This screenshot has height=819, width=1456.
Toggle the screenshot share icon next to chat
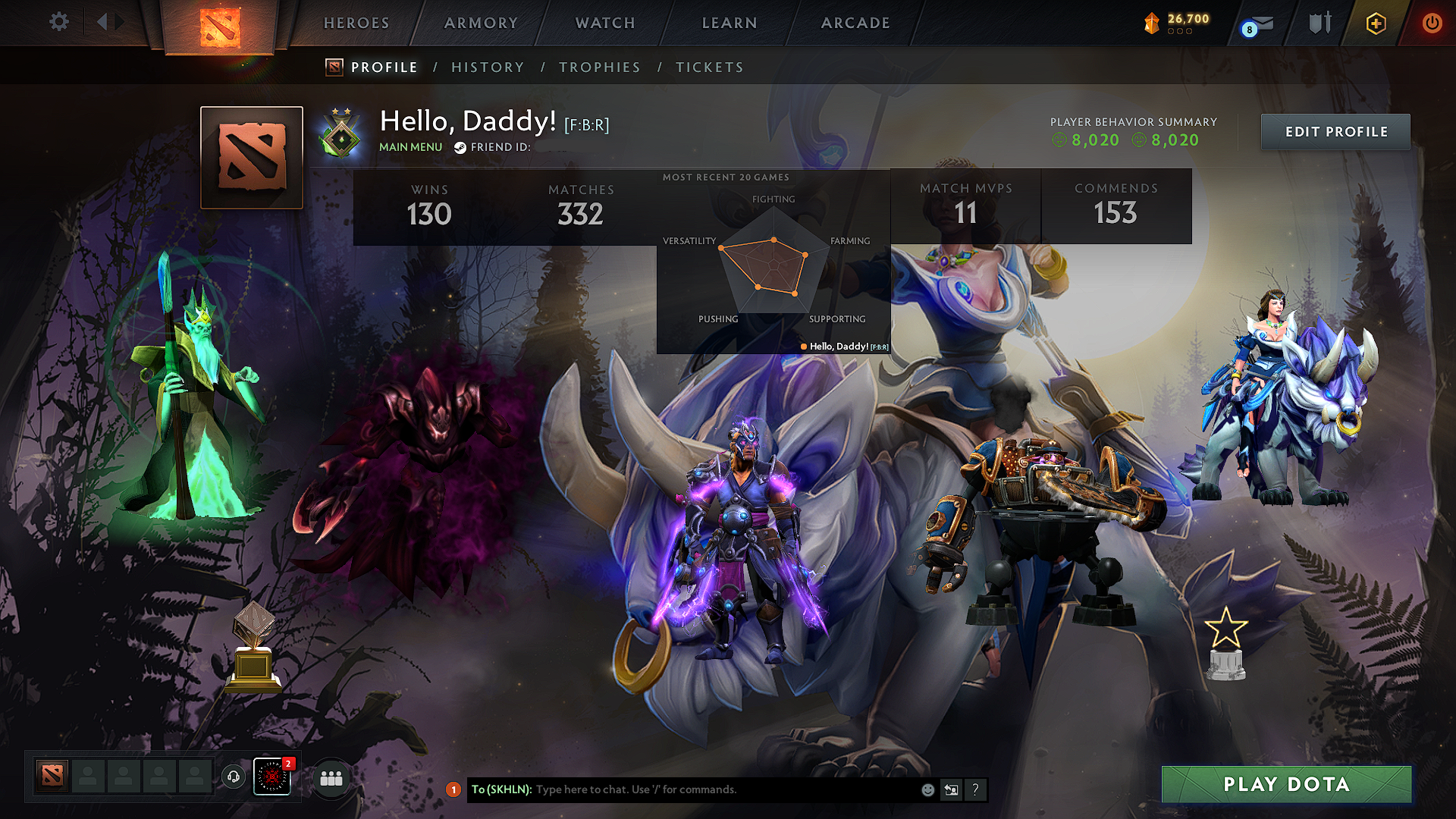pyautogui.click(x=951, y=789)
